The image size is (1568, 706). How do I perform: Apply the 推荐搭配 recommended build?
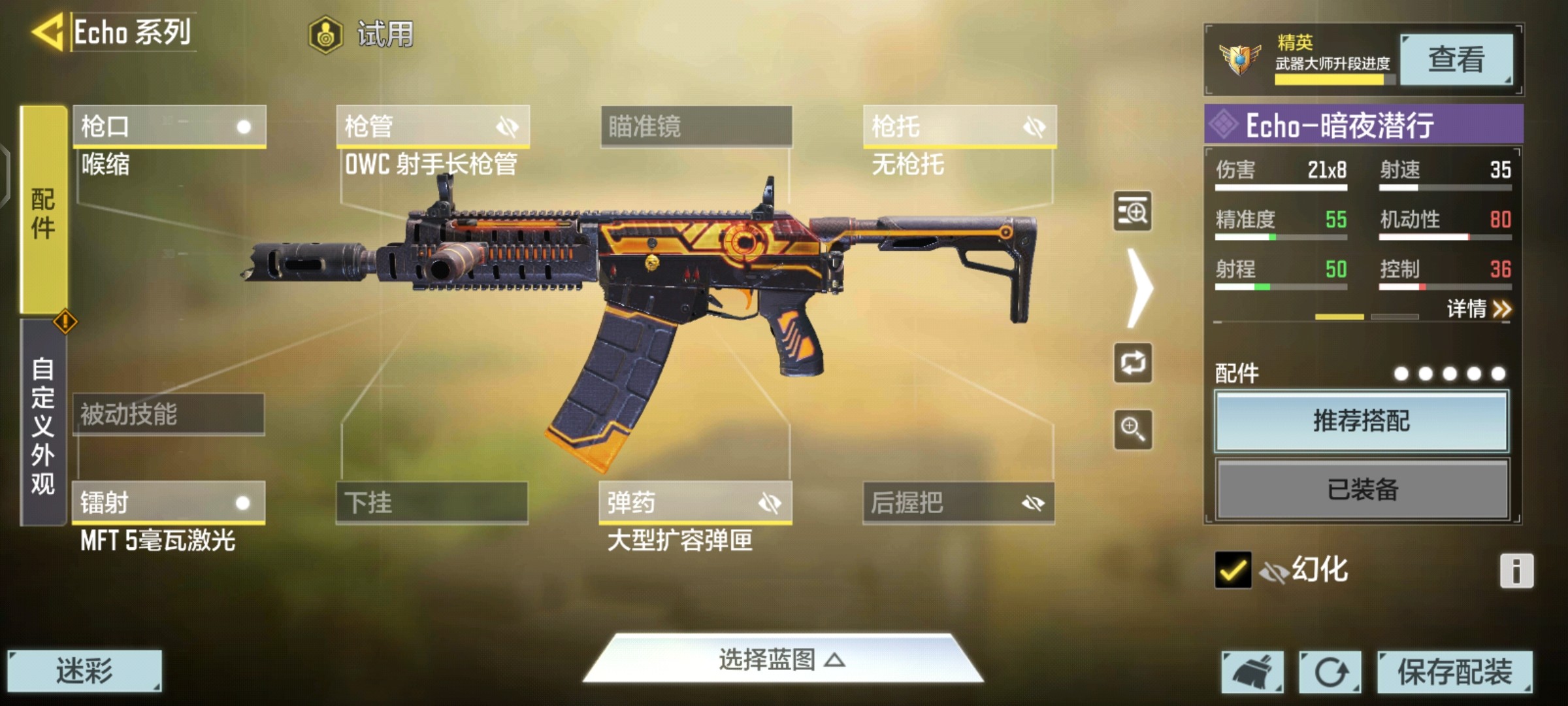pyautogui.click(x=1362, y=421)
